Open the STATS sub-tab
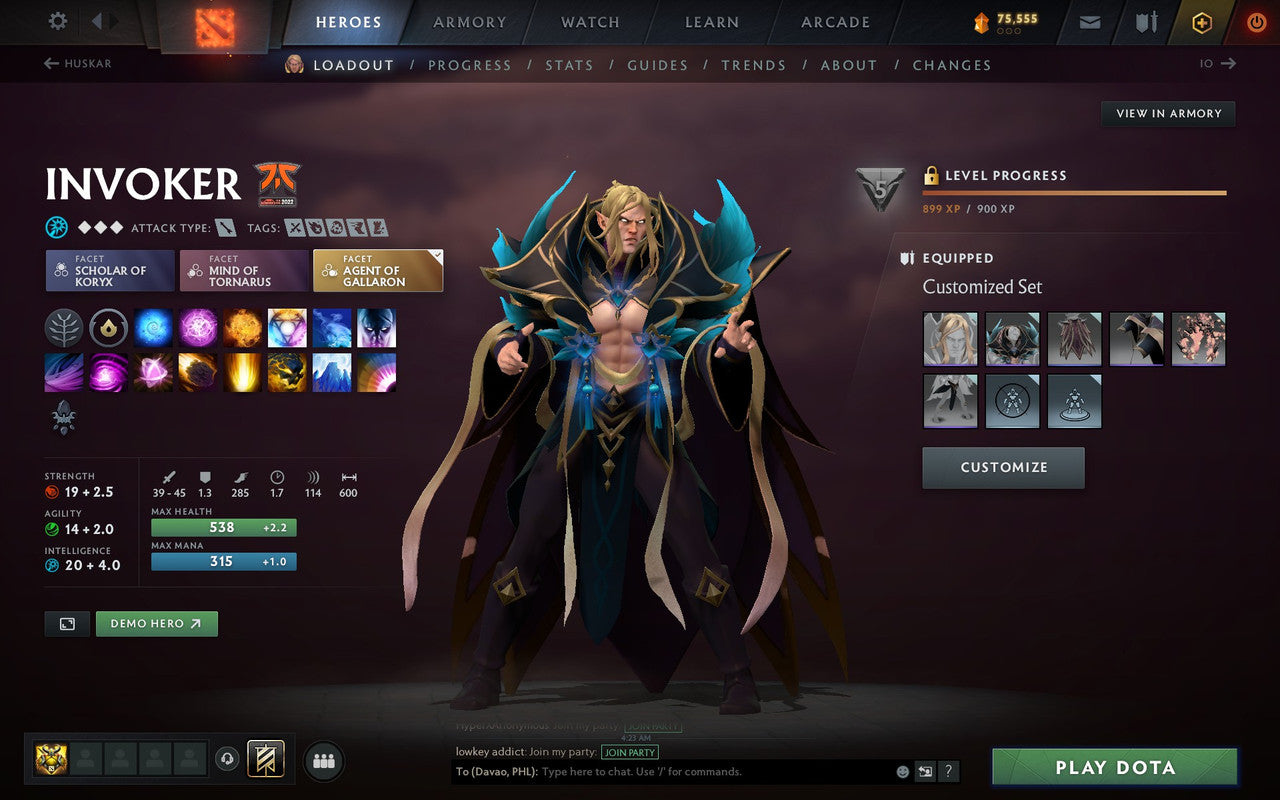 click(x=569, y=64)
